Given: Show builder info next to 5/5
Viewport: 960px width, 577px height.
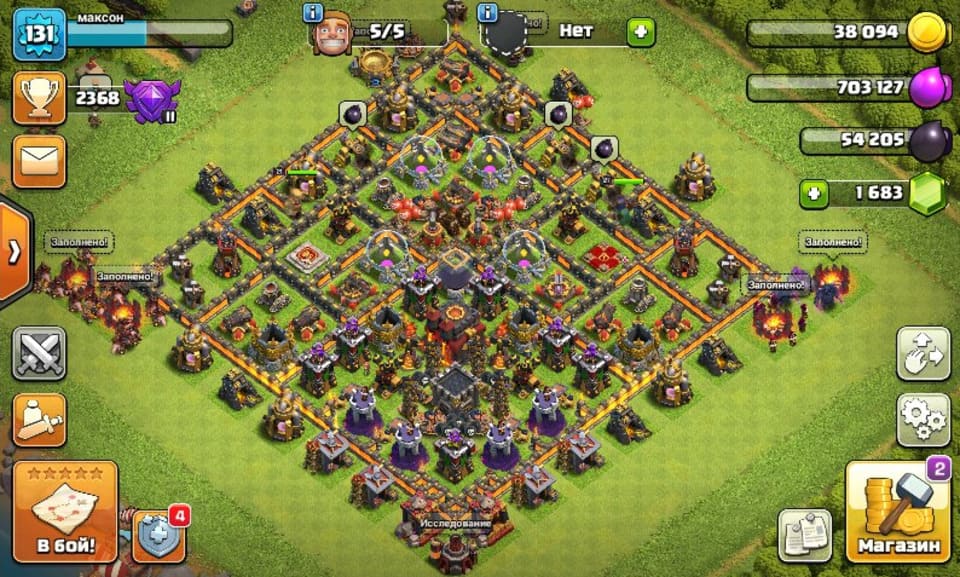Looking at the screenshot, I should [x=312, y=14].
